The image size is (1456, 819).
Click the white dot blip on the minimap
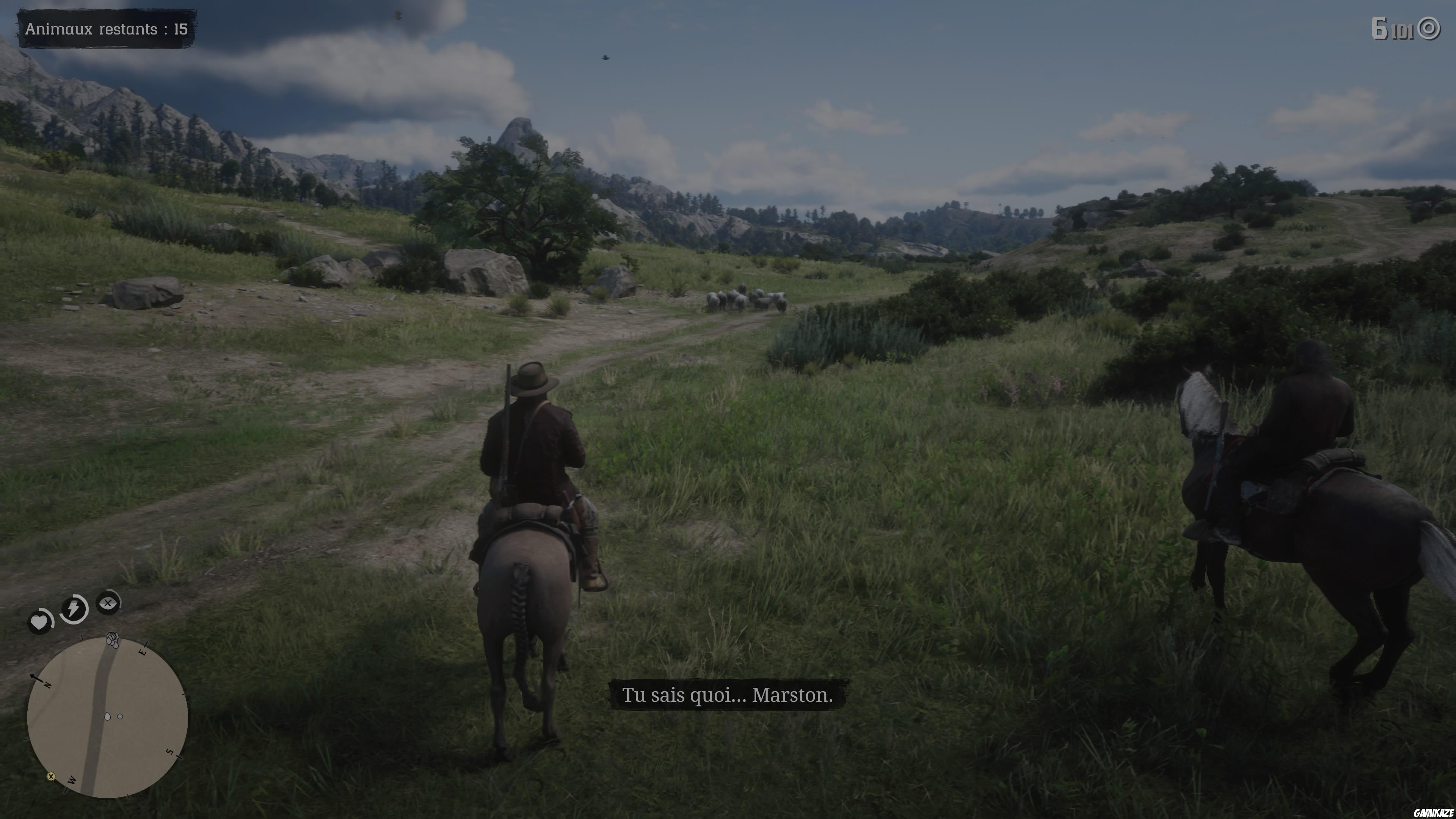tap(120, 717)
